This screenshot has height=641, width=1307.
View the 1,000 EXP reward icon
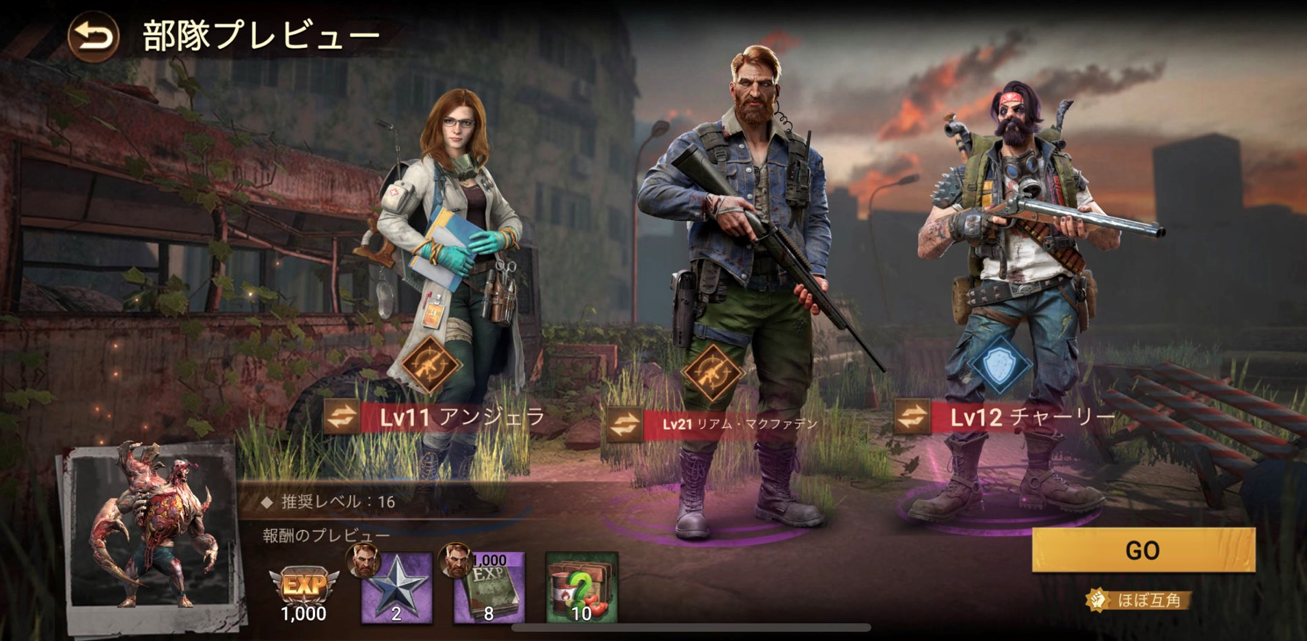pyautogui.click(x=303, y=589)
